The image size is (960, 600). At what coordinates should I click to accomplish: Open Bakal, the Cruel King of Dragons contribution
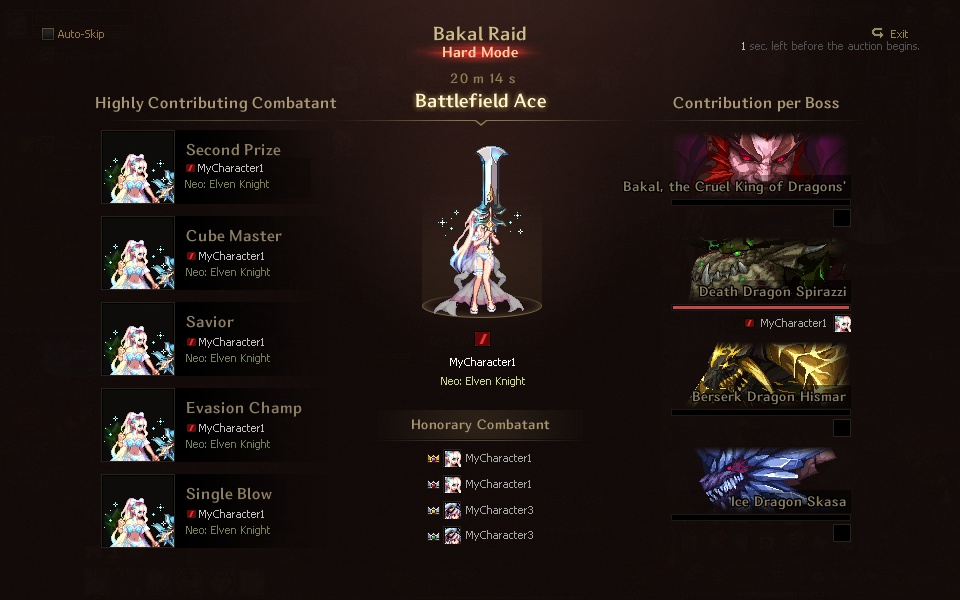(x=760, y=167)
